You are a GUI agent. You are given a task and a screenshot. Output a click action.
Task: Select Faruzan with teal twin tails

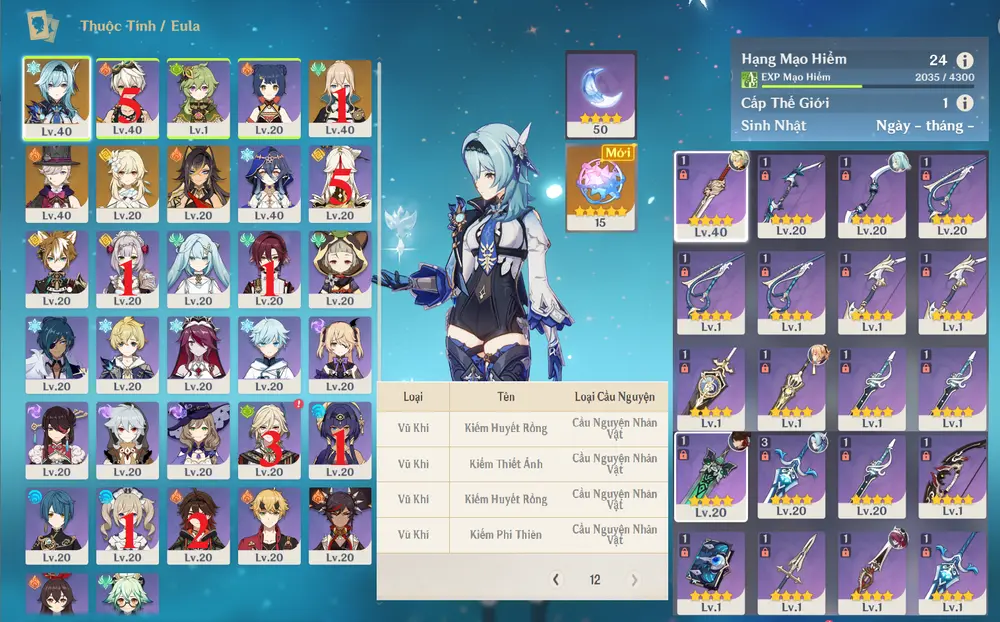coord(198,270)
